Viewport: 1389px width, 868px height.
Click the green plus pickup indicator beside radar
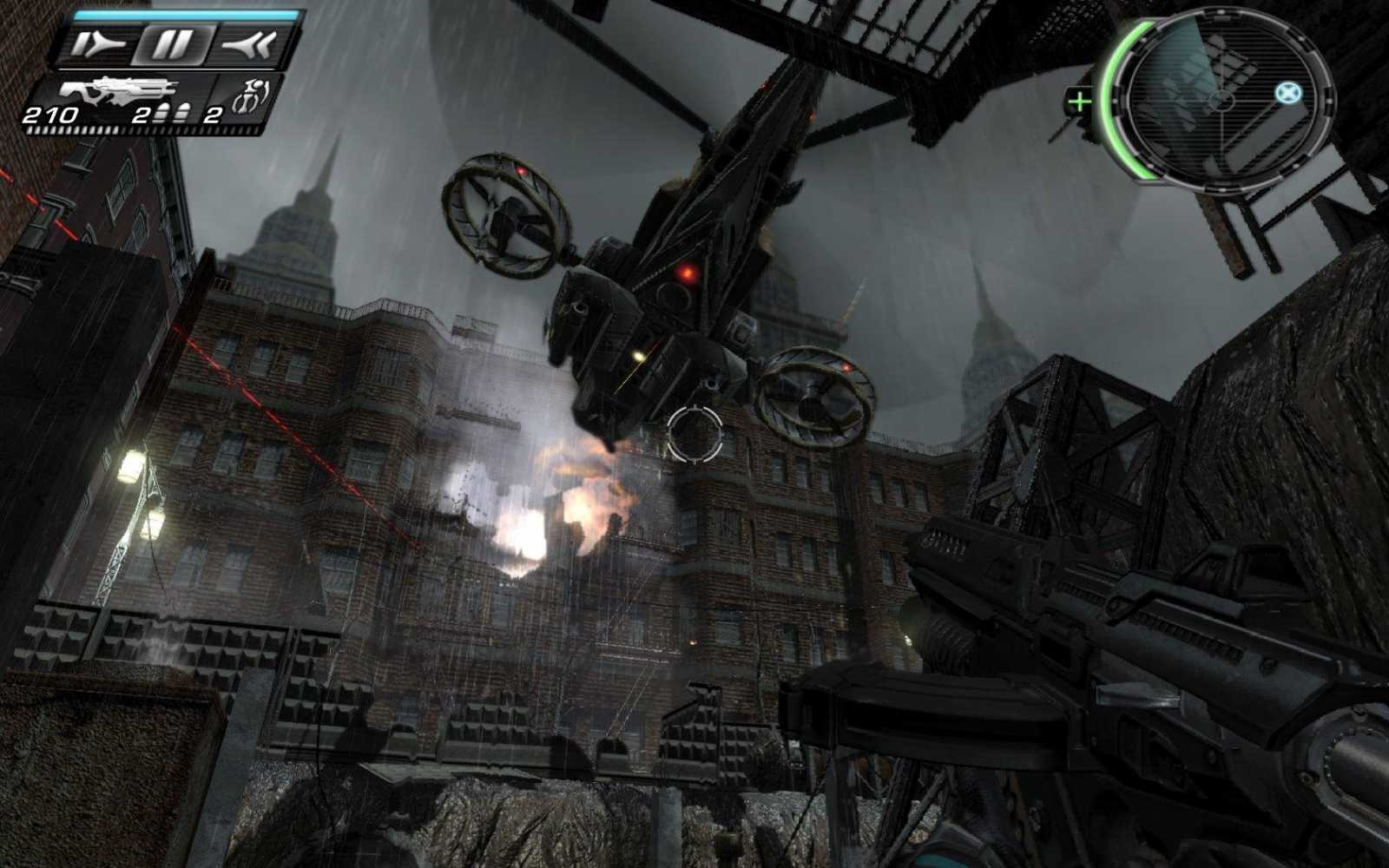pyautogui.click(x=1079, y=102)
